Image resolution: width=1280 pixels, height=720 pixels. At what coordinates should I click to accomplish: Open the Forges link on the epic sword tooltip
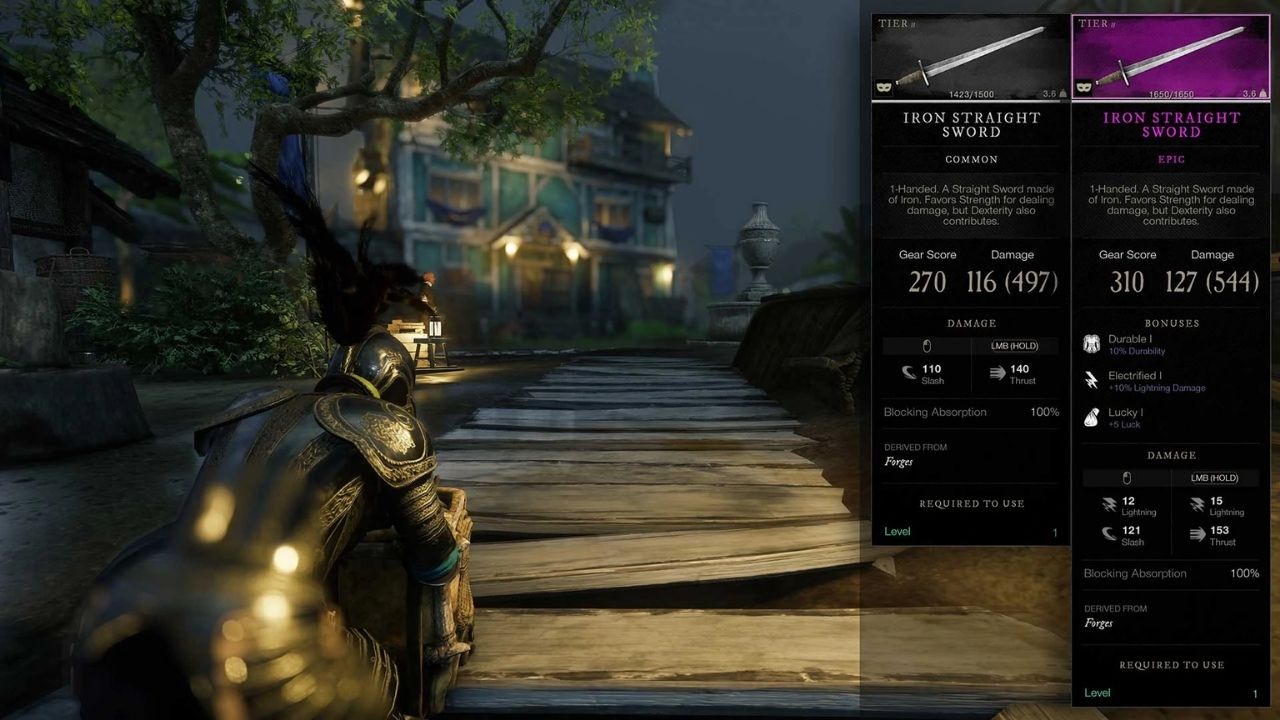click(x=1098, y=623)
